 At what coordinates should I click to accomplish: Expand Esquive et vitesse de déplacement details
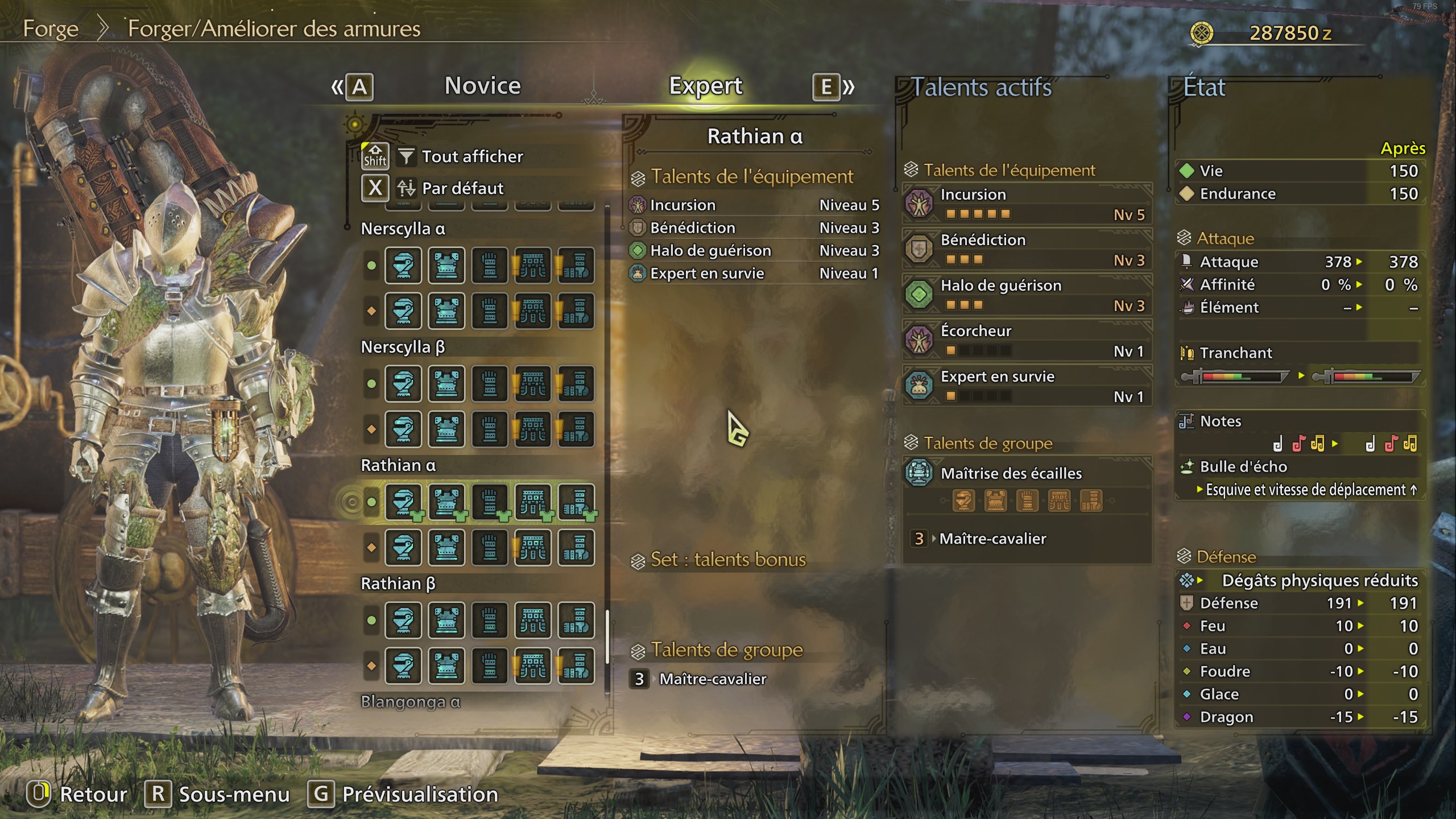[1302, 490]
